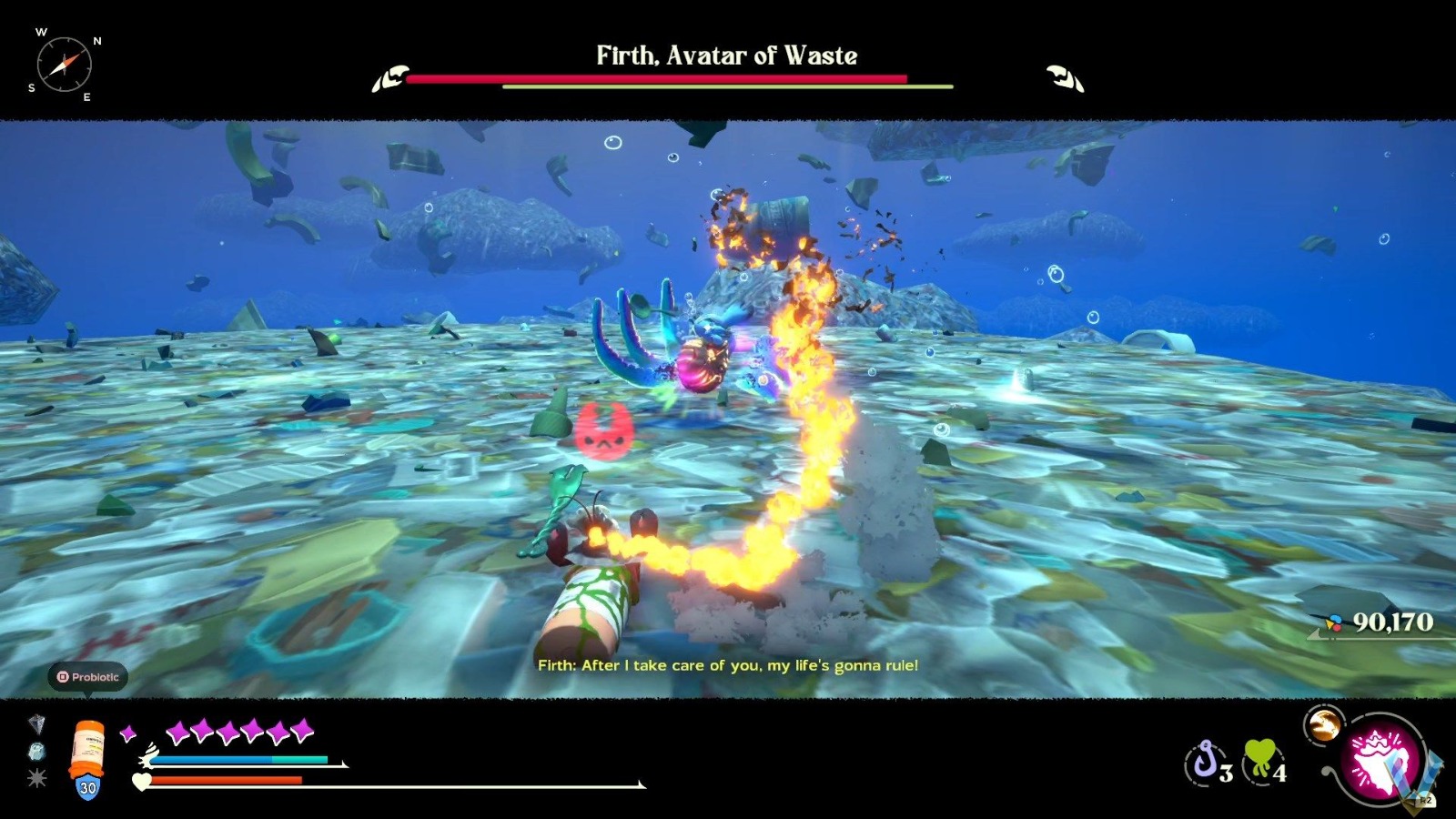Click the starburst icon in lower-left corner
1456x819 pixels.
(x=35, y=781)
